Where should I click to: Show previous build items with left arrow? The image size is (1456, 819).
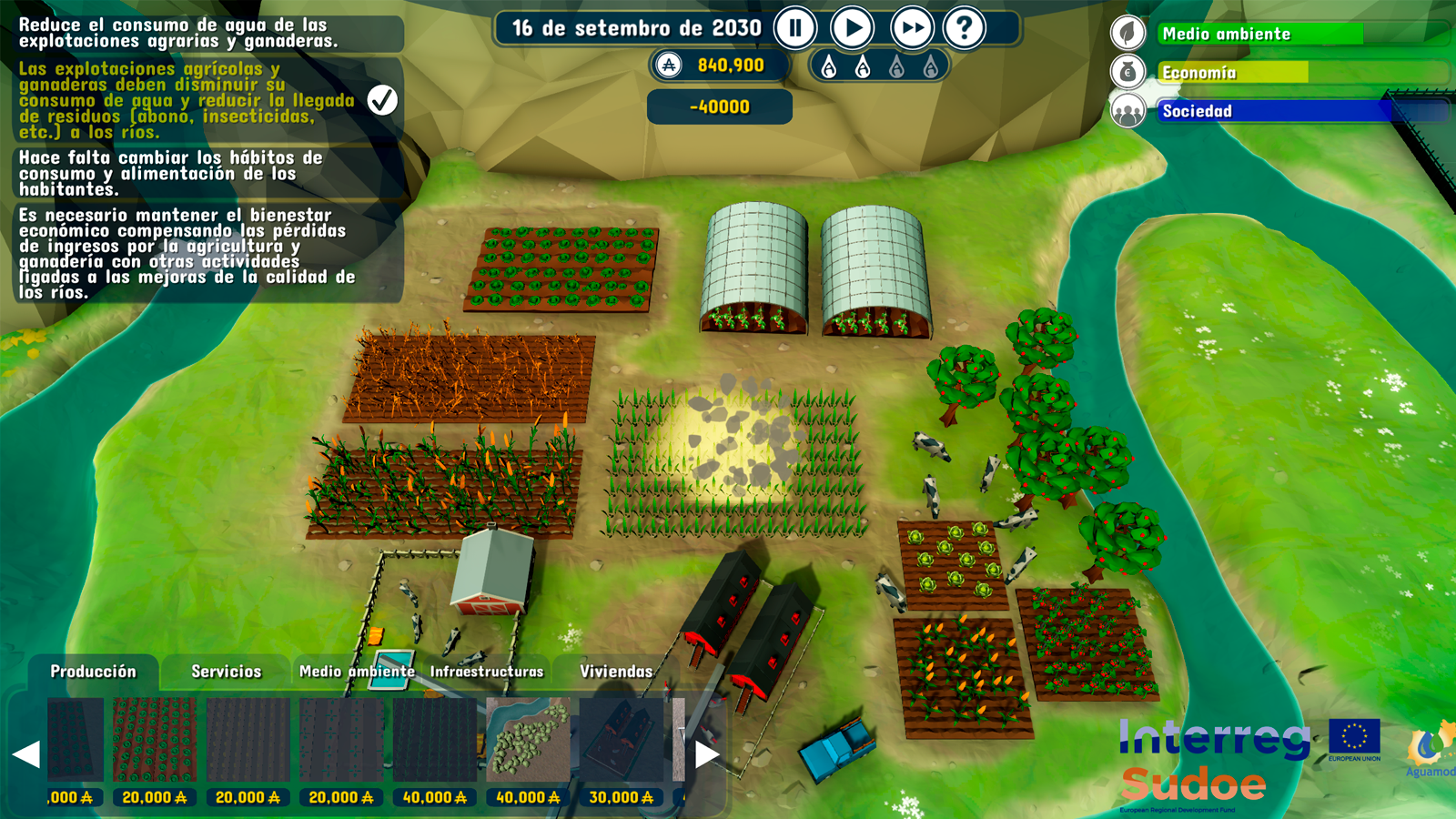click(26, 753)
